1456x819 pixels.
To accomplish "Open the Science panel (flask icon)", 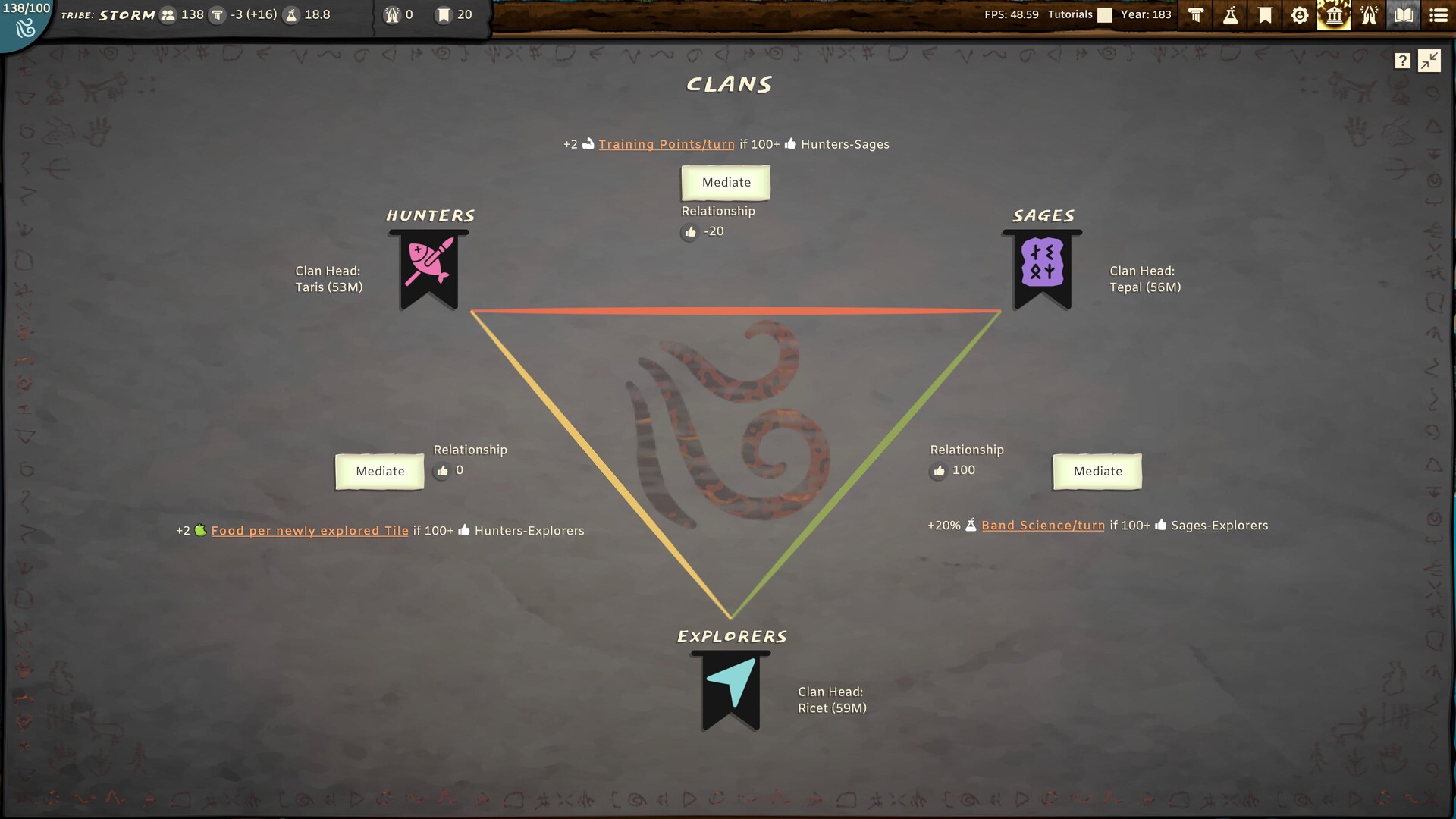I will [x=1230, y=15].
